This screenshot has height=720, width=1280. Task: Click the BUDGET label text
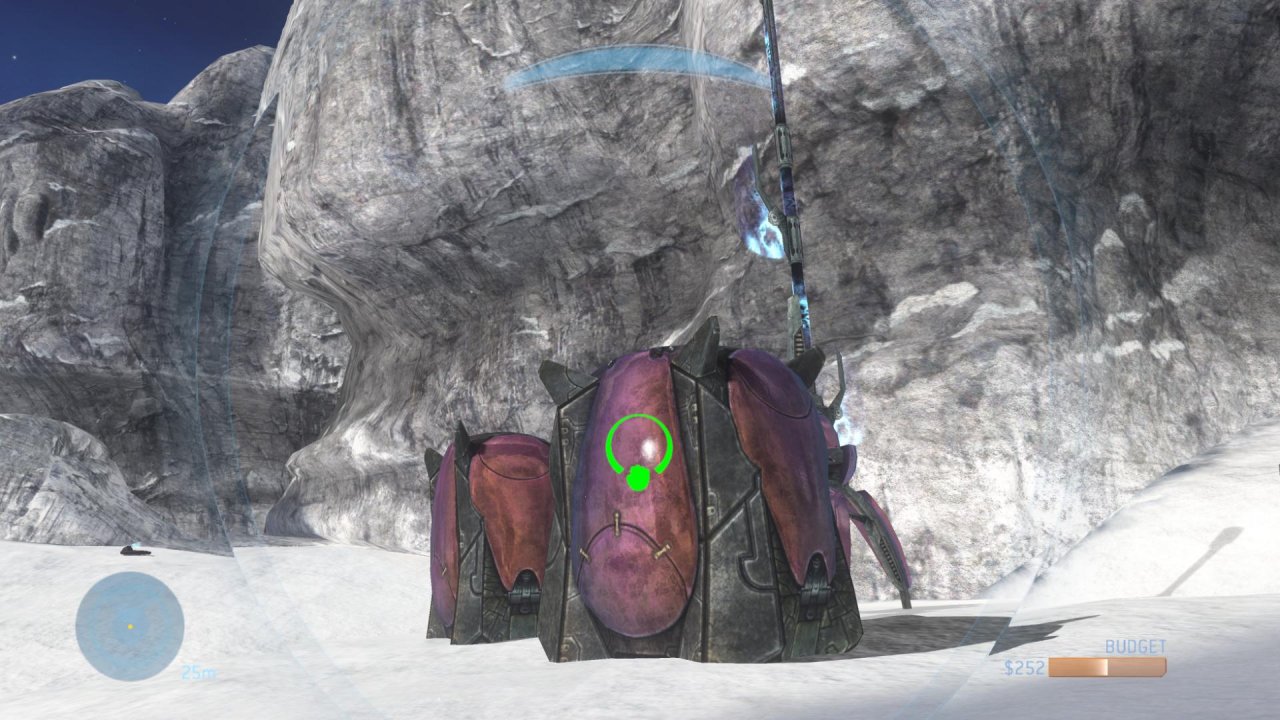(1135, 647)
